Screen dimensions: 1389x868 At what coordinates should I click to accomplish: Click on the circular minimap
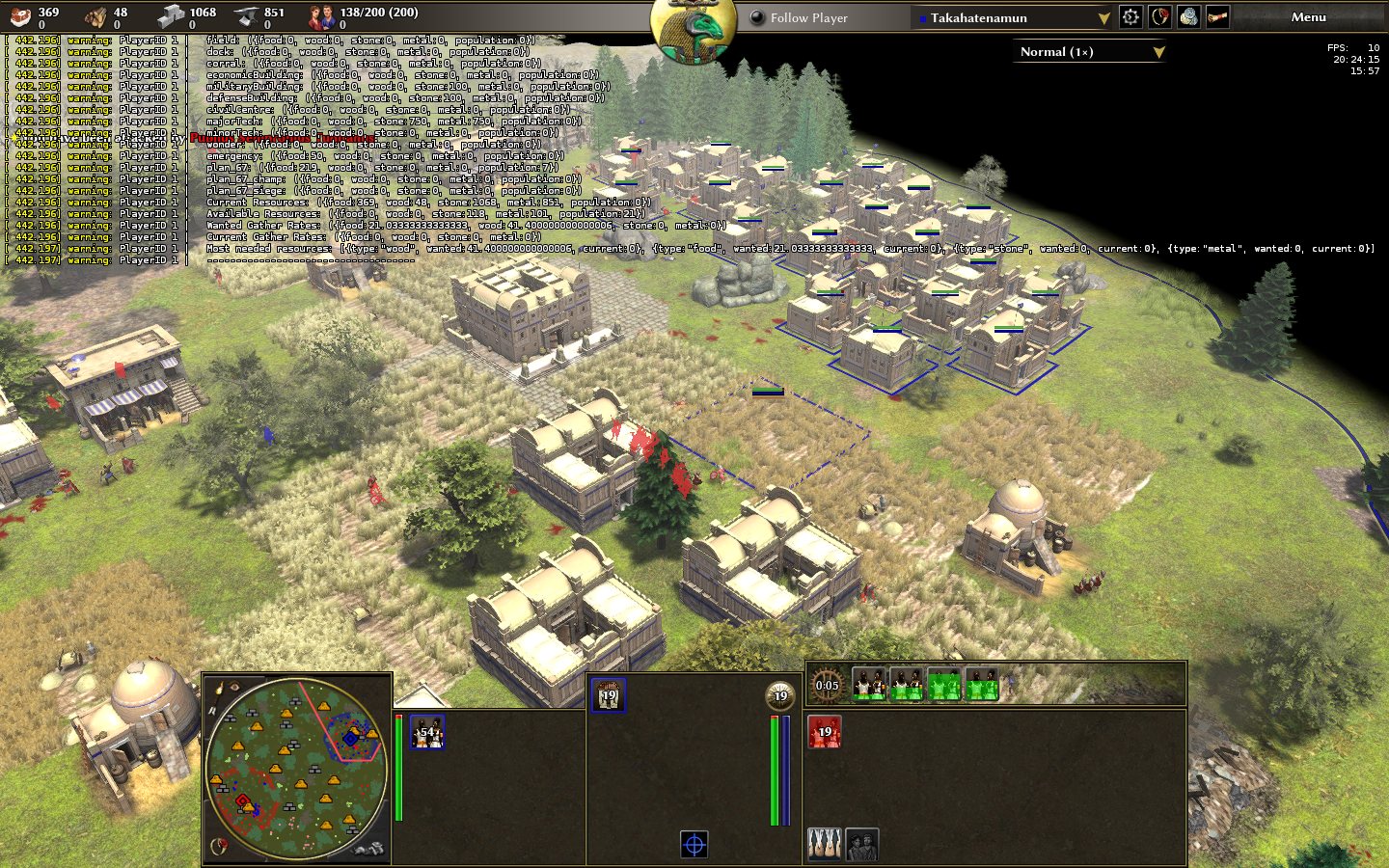point(297,769)
